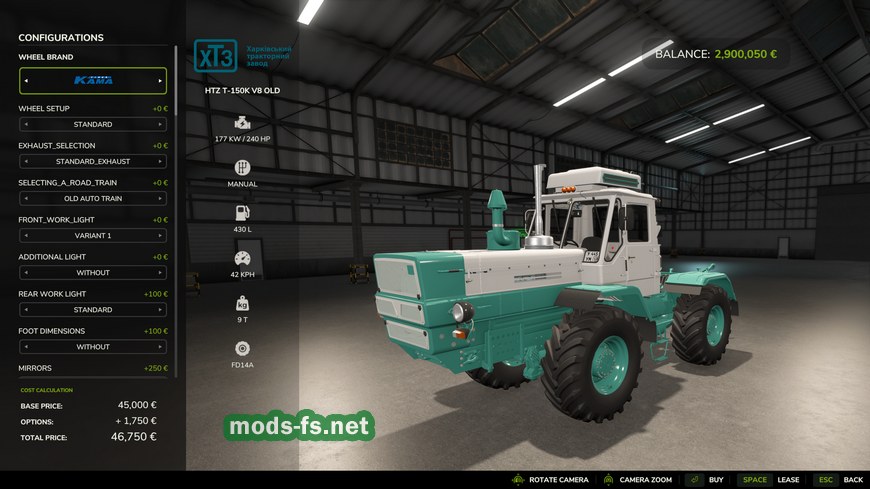The height and width of the screenshot is (489, 870).
Task: Advance foot dimensions to the next option
Action: click(160, 347)
